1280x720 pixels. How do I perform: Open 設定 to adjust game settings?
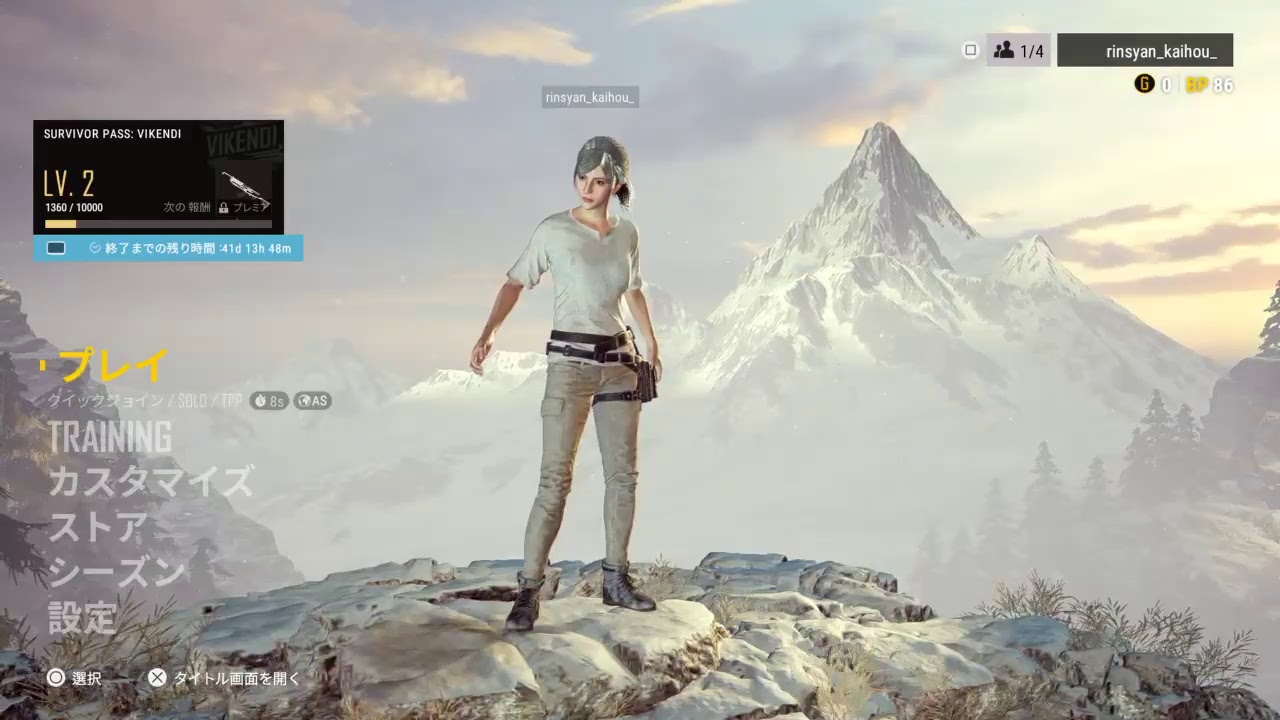(x=84, y=618)
